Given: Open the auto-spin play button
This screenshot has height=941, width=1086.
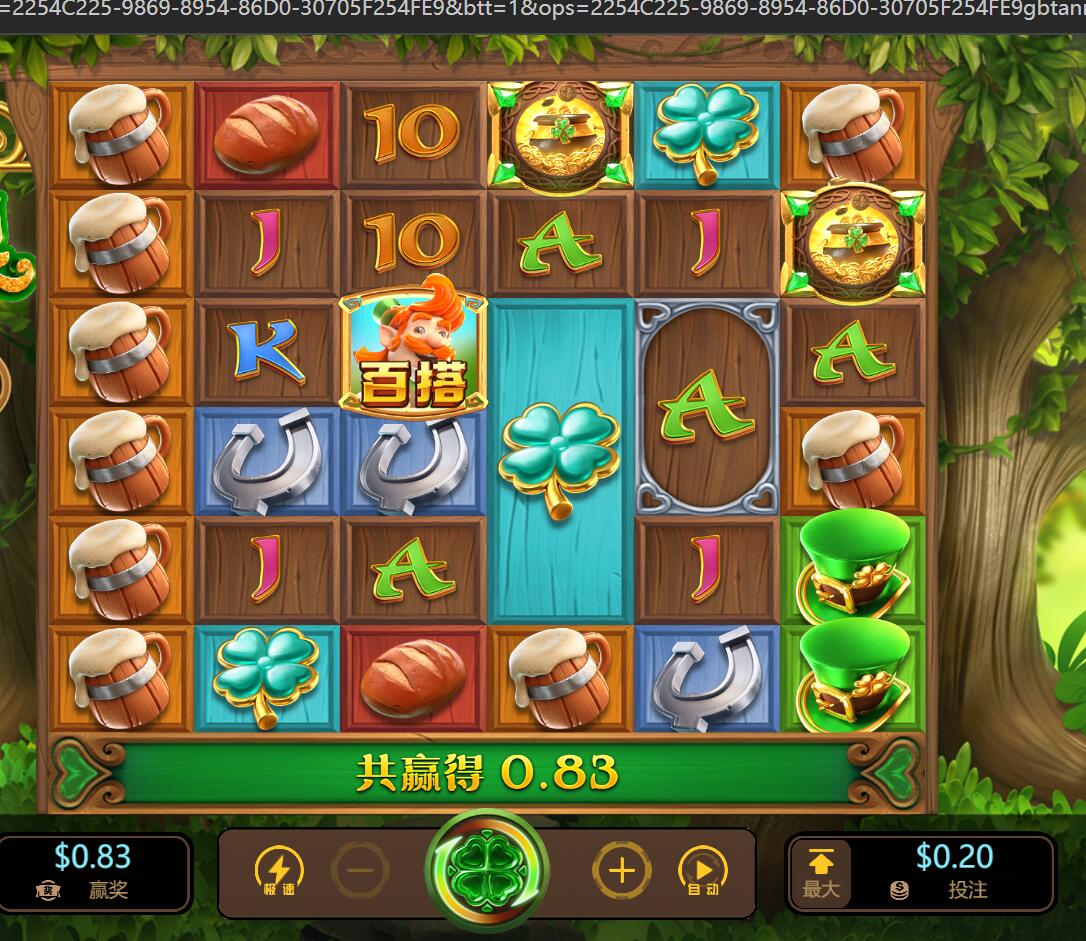Looking at the screenshot, I should pyautogui.click(x=702, y=870).
